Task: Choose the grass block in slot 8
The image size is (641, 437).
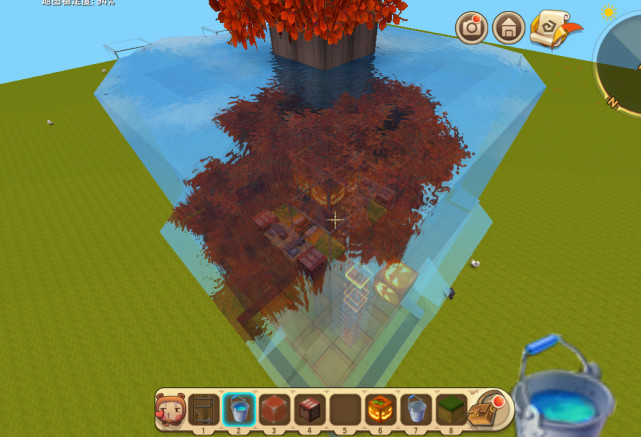Action: click(x=450, y=409)
